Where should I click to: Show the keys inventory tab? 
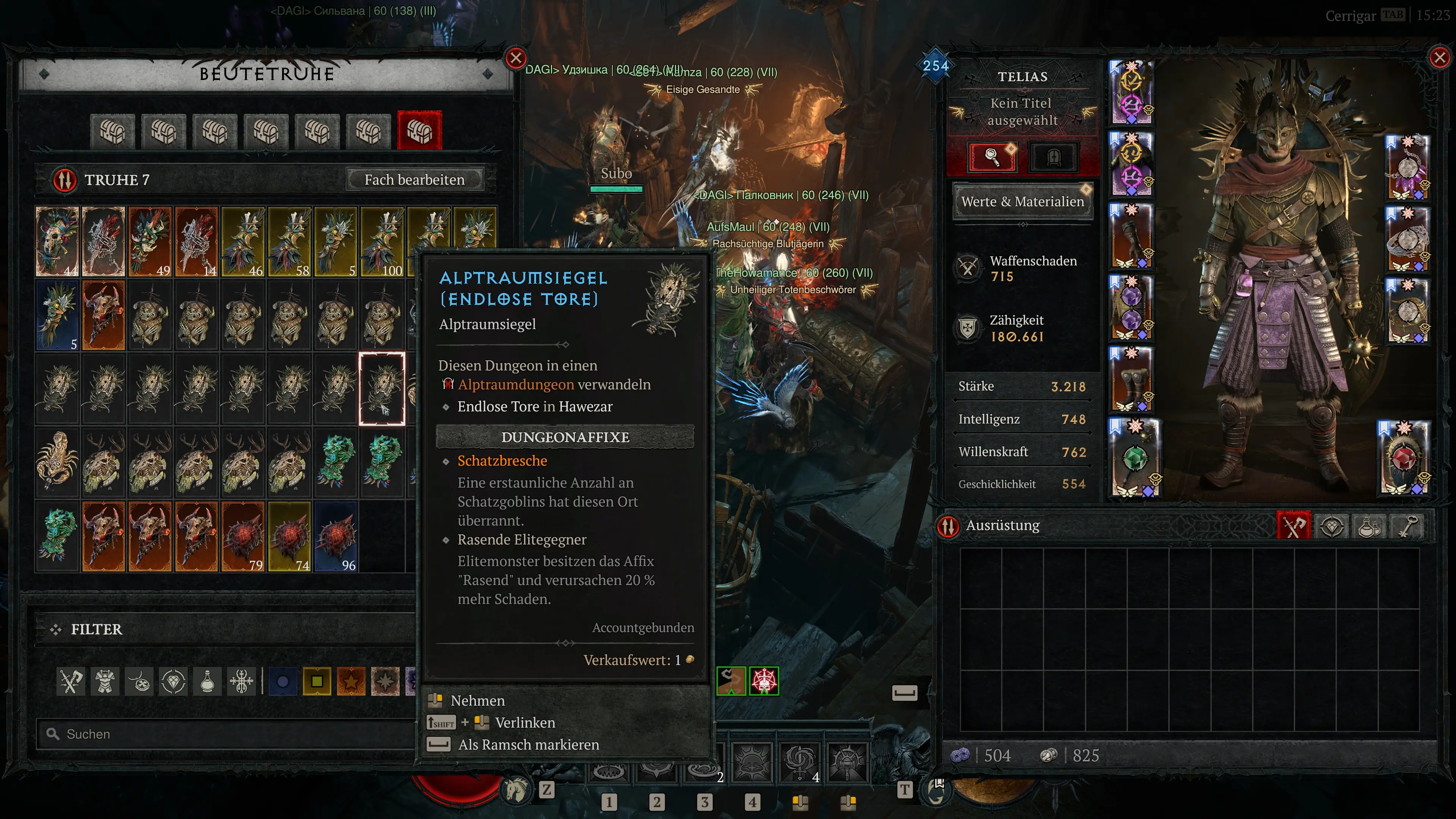(1407, 526)
